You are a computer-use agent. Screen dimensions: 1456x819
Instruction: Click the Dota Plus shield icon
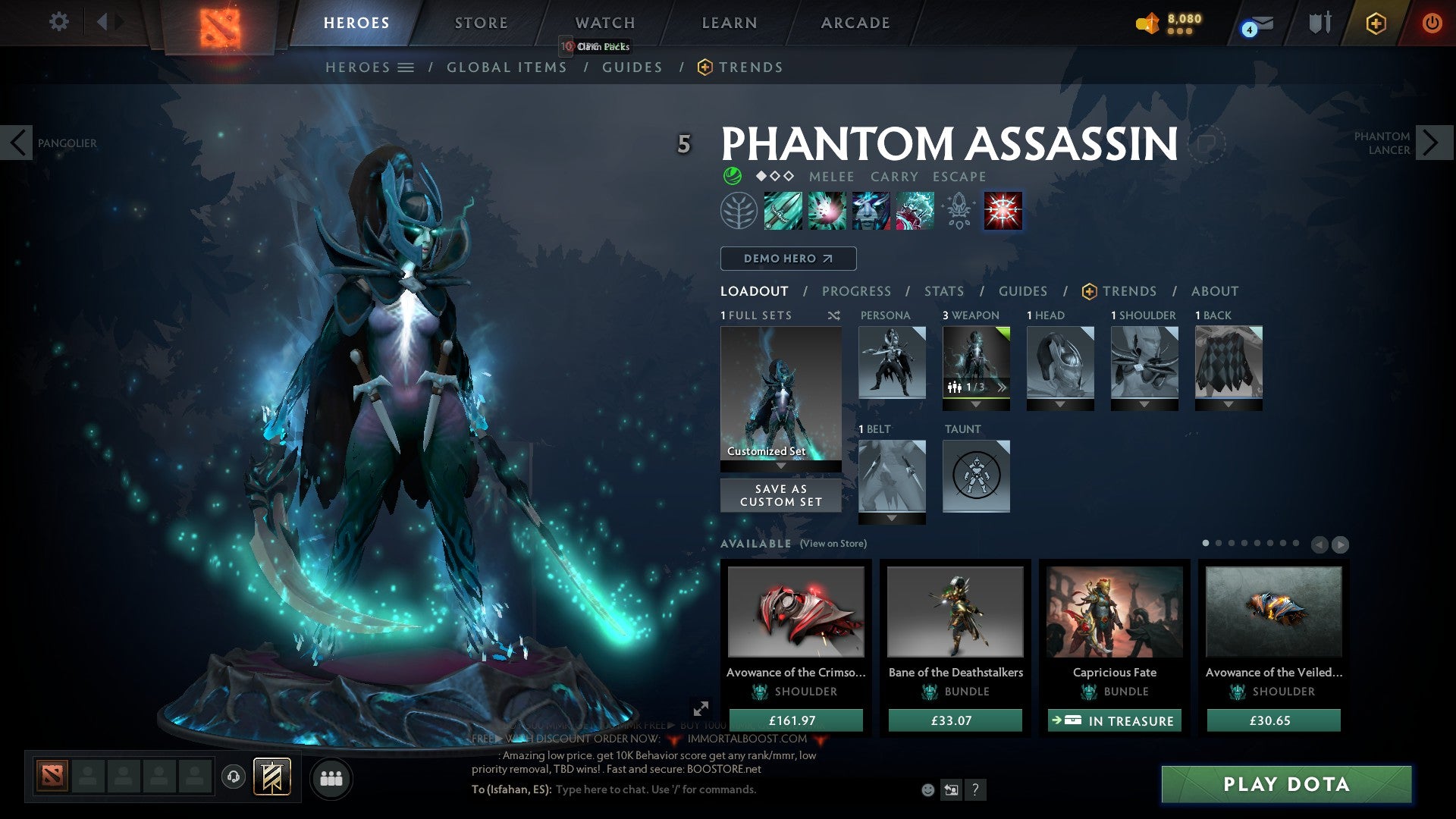click(x=1375, y=24)
